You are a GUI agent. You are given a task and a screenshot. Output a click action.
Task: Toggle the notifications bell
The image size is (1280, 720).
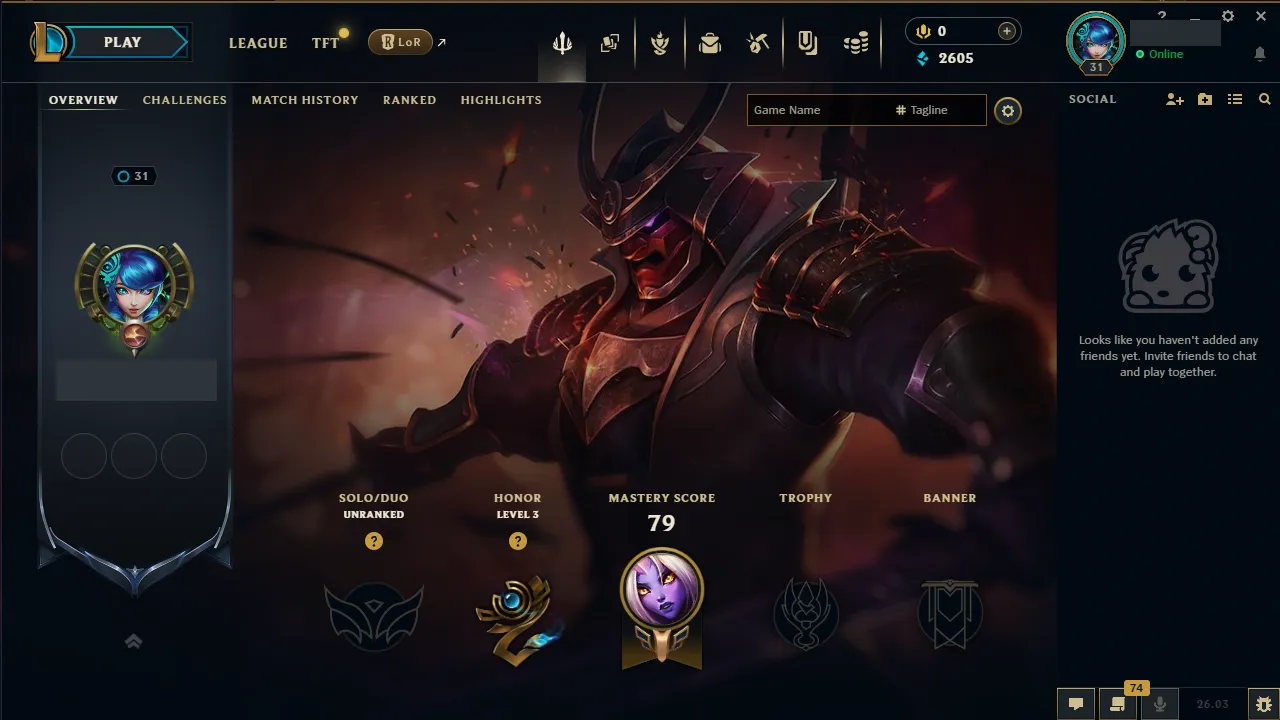click(x=1260, y=54)
